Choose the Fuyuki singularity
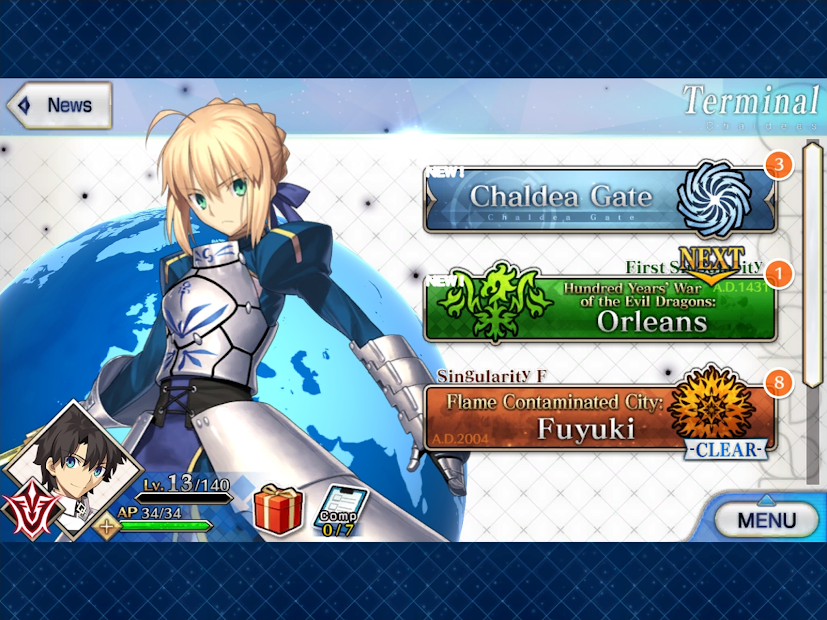Screen dimensions: 827x620 (600, 418)
